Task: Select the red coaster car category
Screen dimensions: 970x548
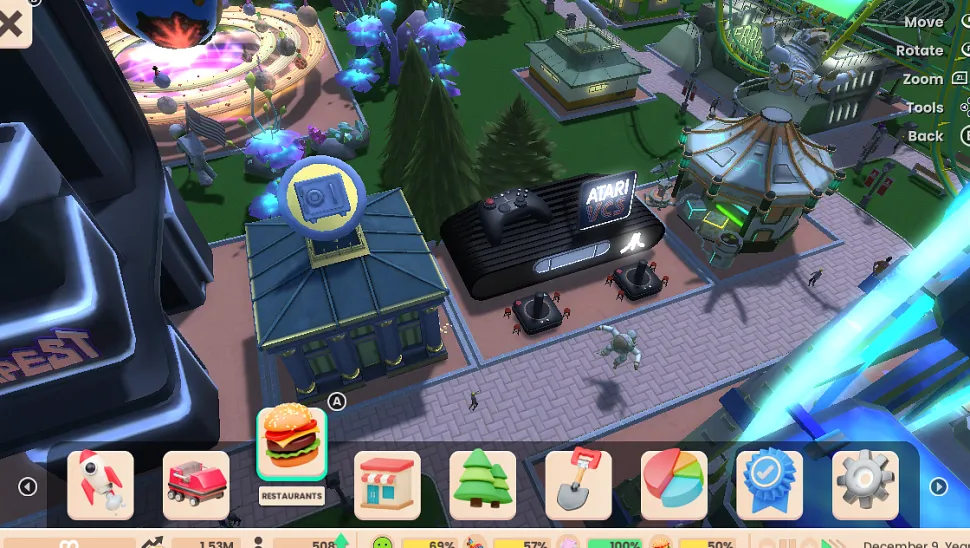Action: pyautogui.click(x=196, y=485)
